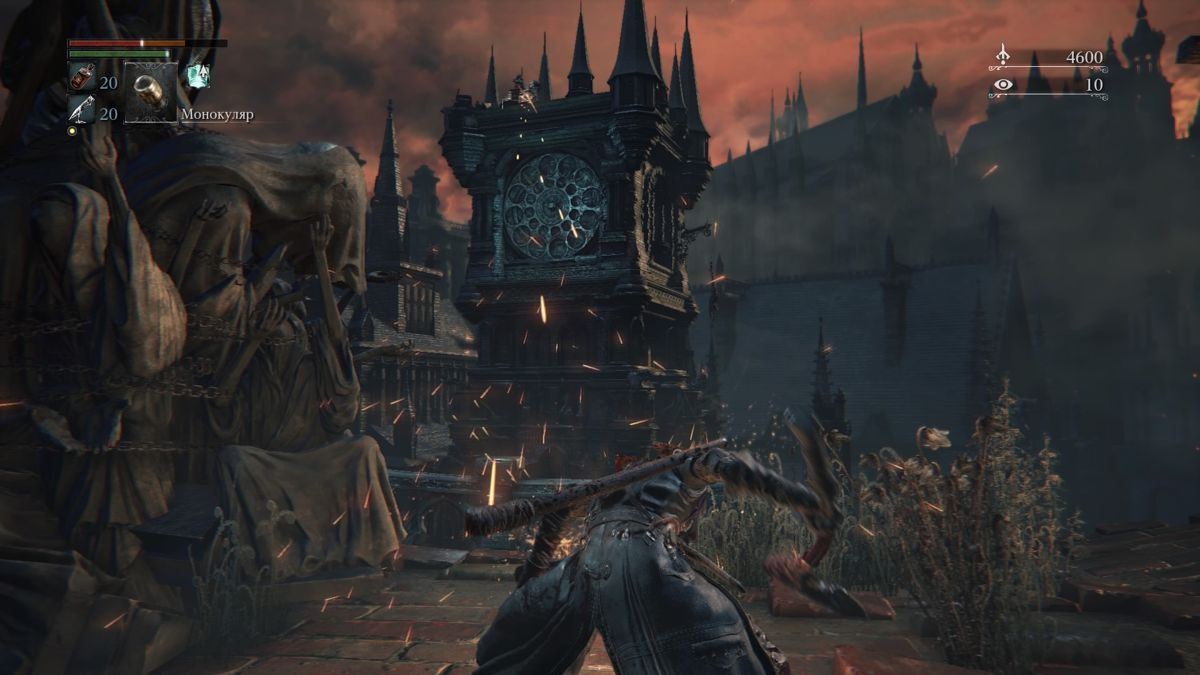Click the Insight eye icon
The height and width of the screenshot is (675, 1200).
pos(1002,85)
